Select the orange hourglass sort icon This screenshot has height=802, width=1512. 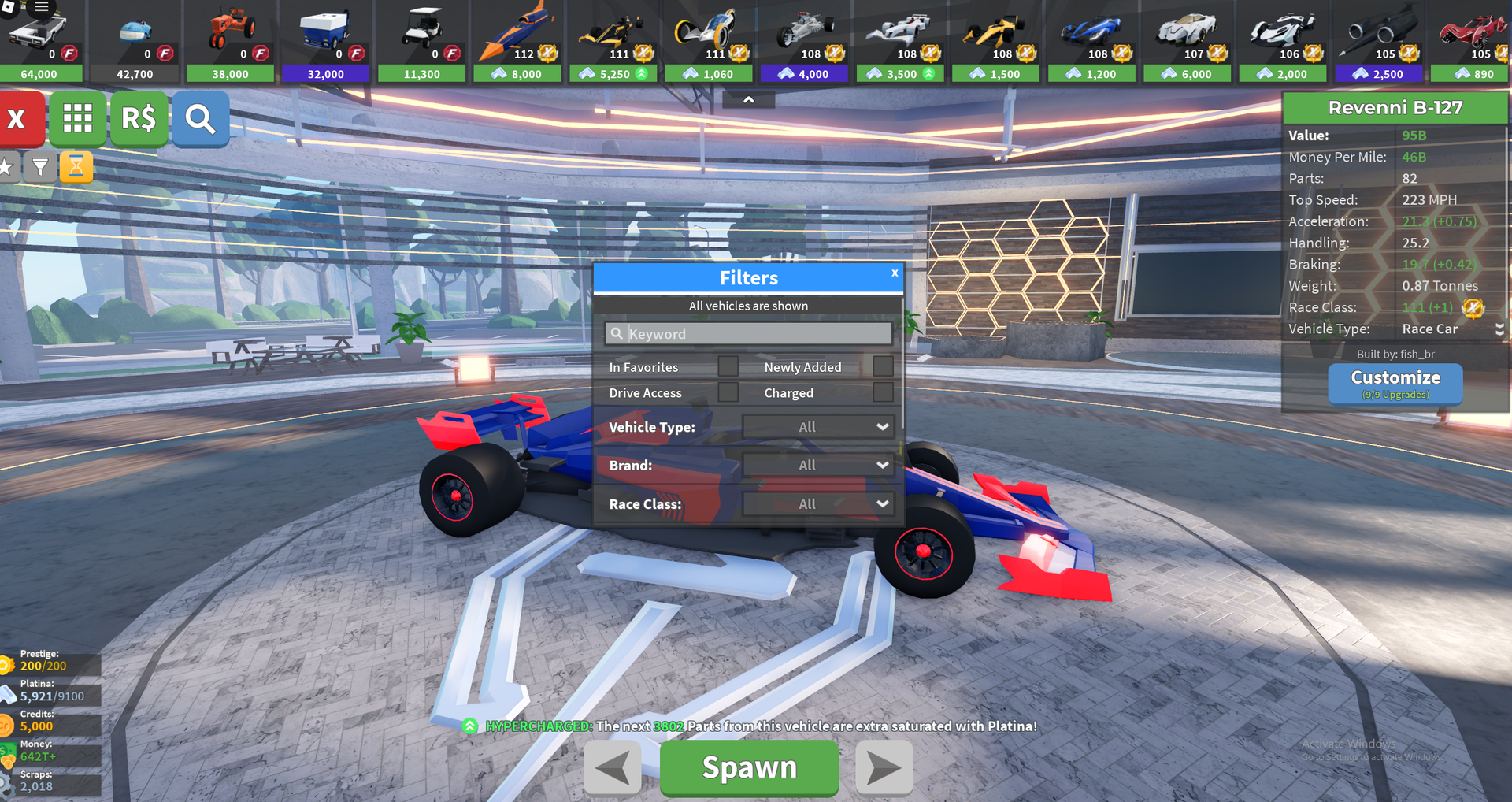click(76, 166)
